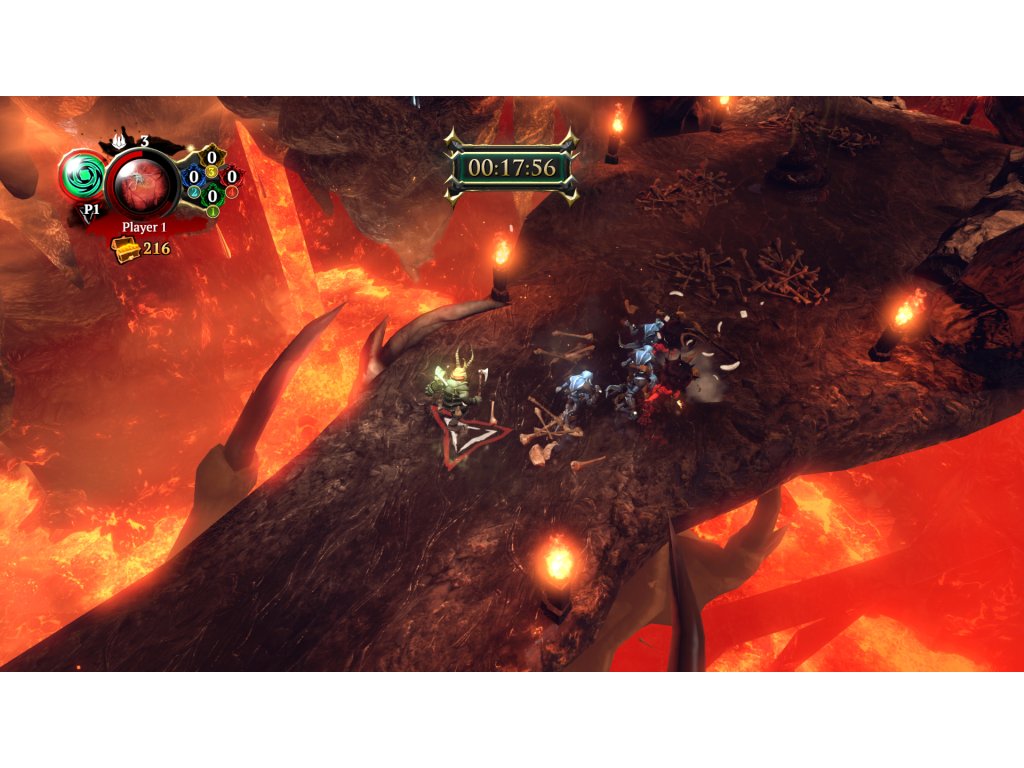Select the red Player 1 portrait orb
Screen dimensions: 1024x768
pyautogui.click(x=142, y=183)
